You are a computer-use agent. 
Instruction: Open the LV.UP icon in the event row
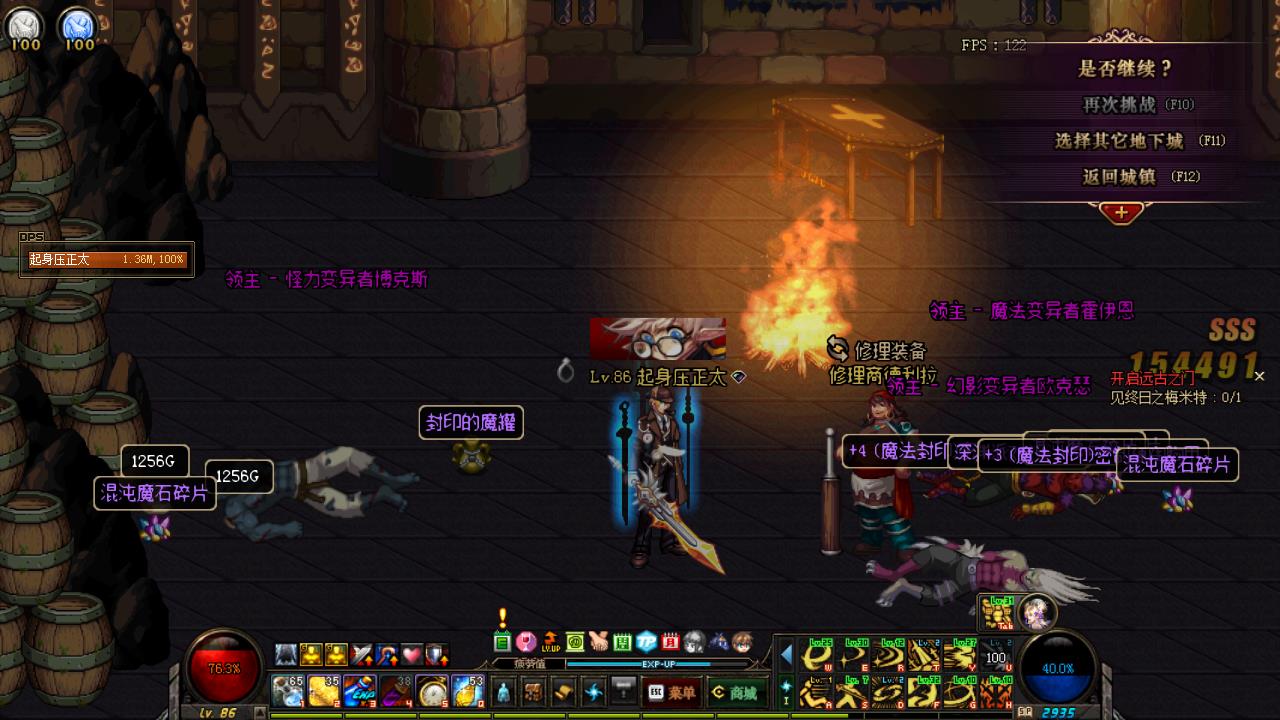click(x=550, y=642)
